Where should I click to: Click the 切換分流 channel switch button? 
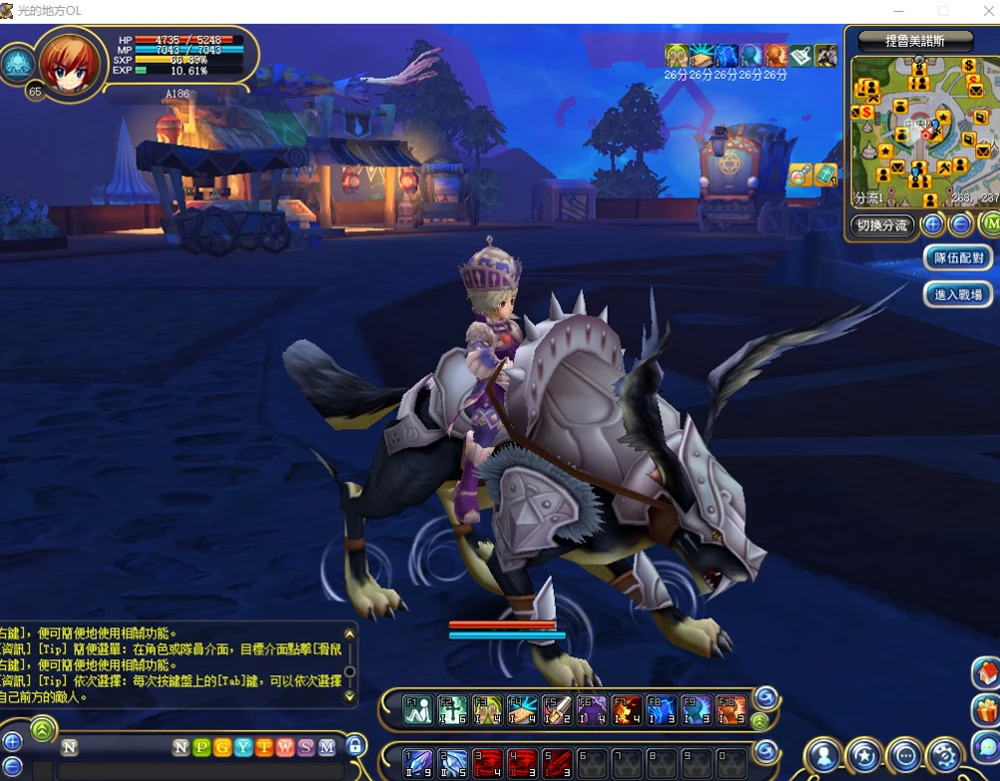(x=882, y=225)
